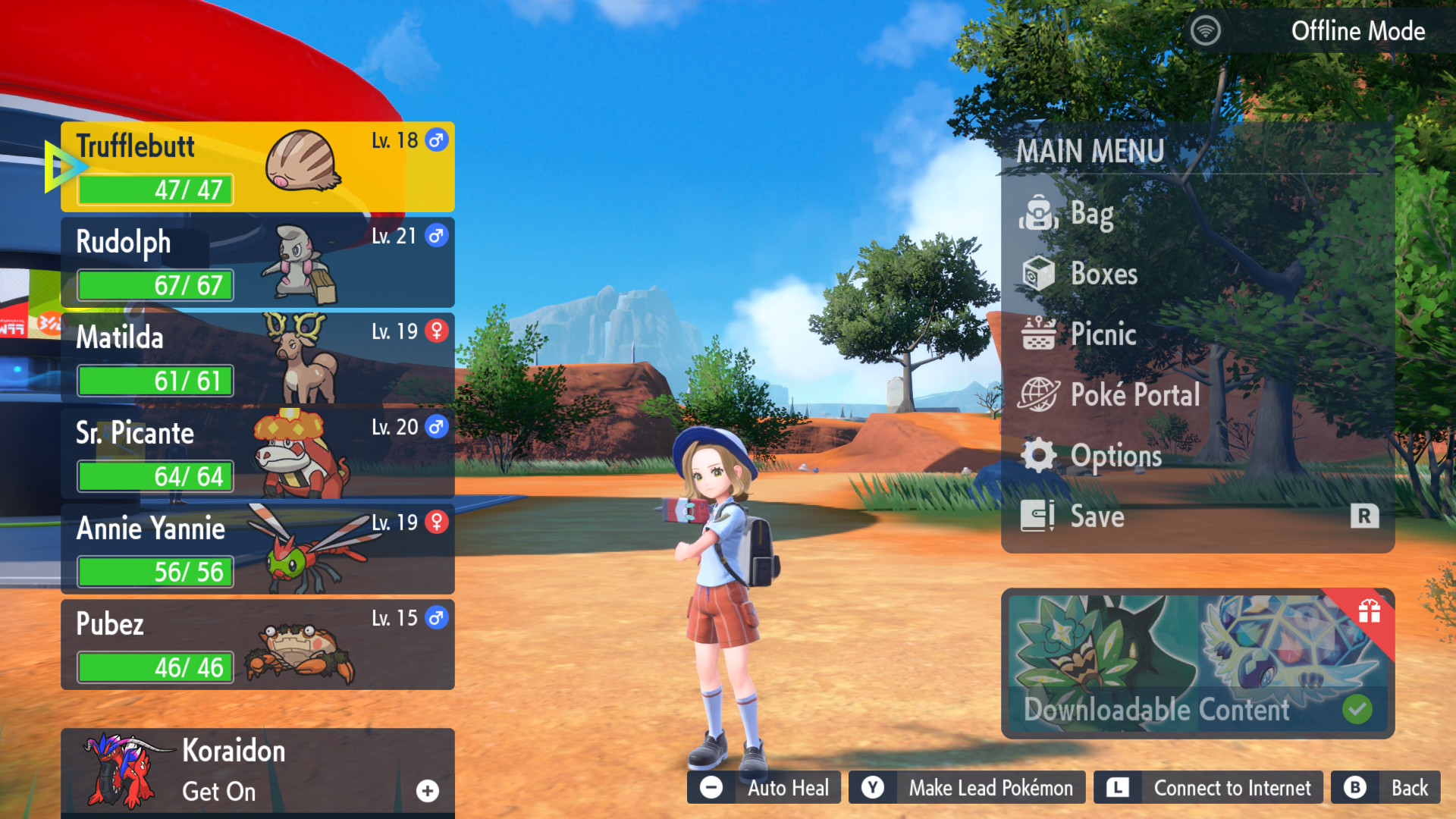Click the Offline Mode status indicator
The height and width of the screenshot is (819, 1456).
coord(1319,31)
